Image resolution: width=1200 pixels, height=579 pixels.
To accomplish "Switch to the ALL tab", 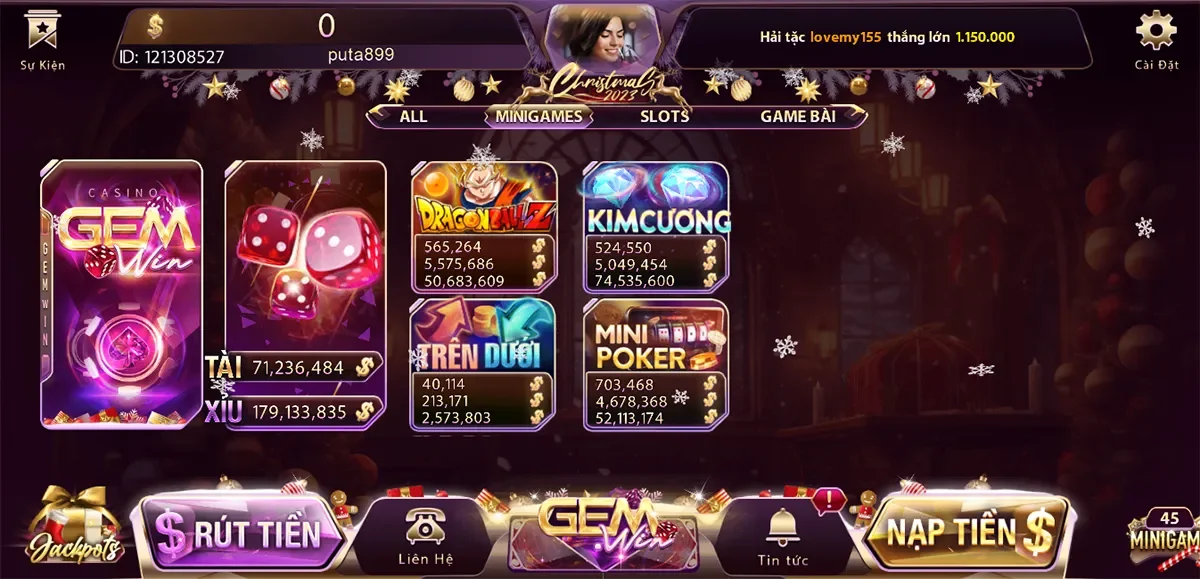I will point(413,116).
